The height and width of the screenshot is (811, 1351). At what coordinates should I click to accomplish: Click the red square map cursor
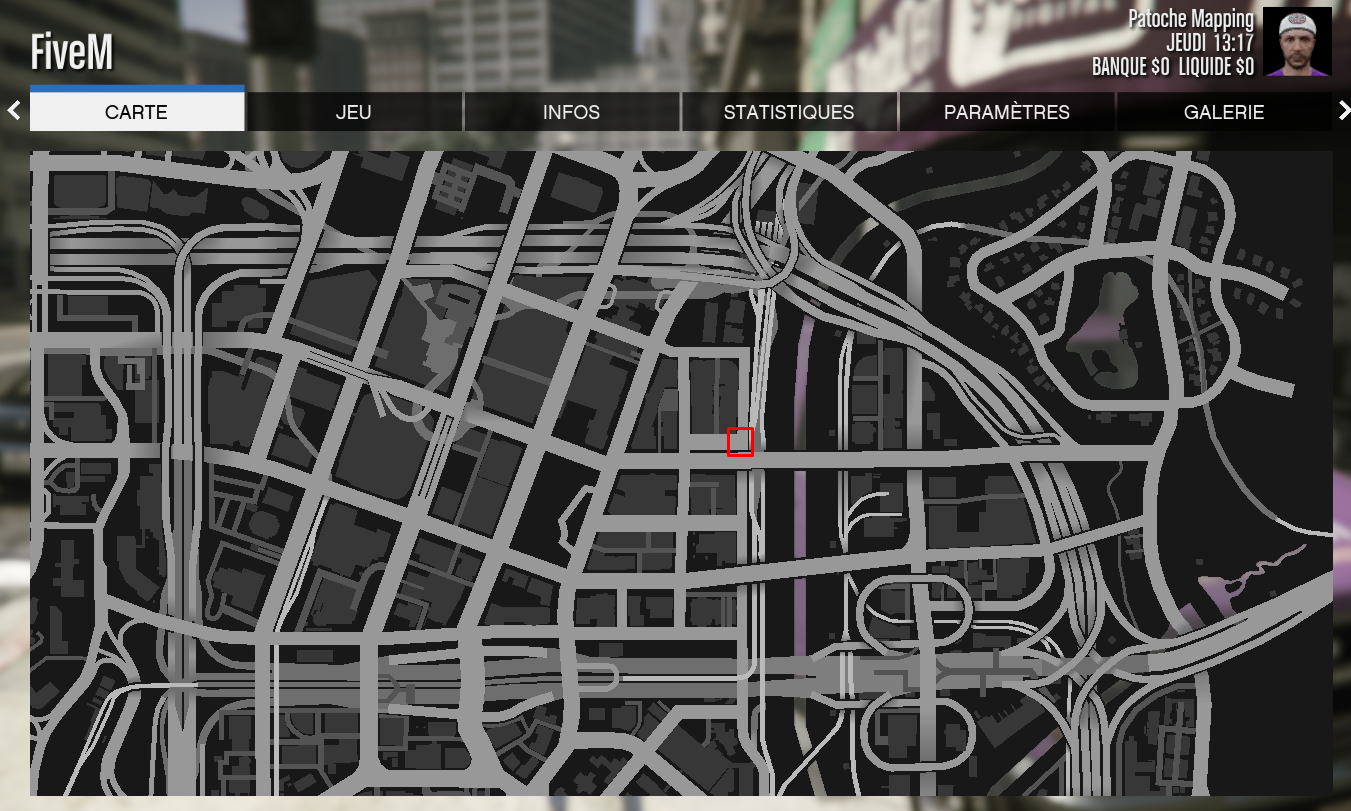coord(740,442)
